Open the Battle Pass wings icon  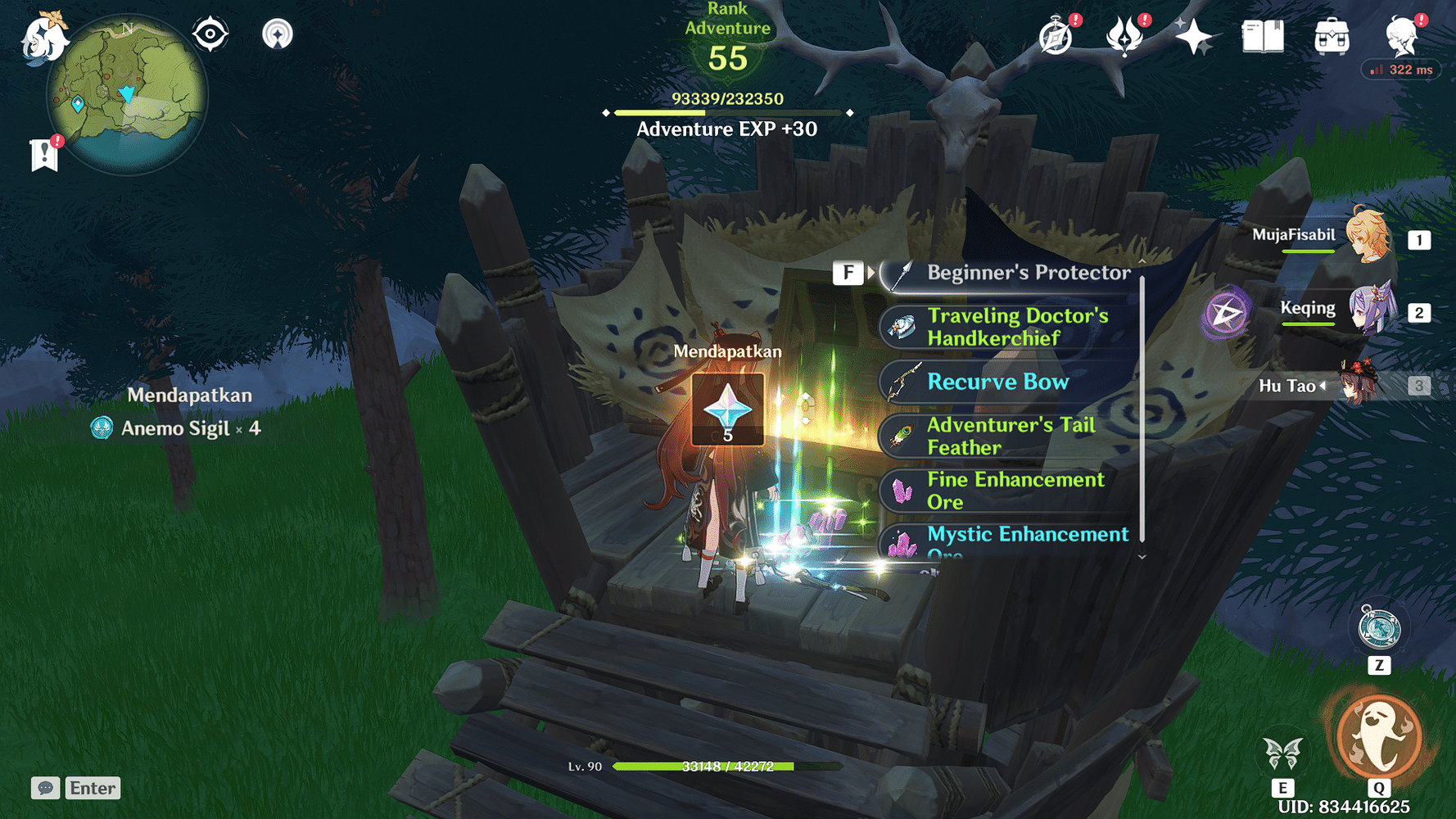pyautogui.click(x=1126, y=36)
